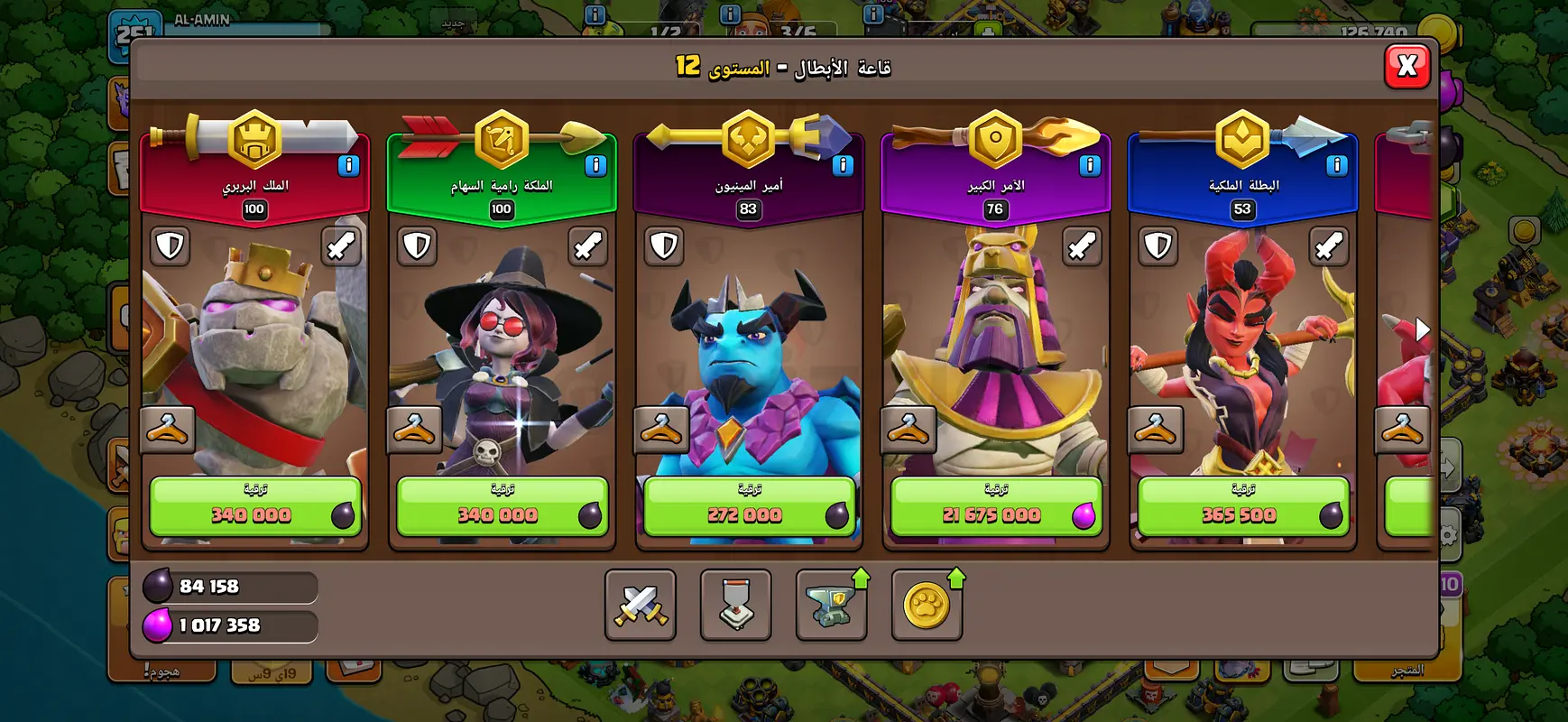Upgrade Barbarian King for 340 000 dark elixir
1568x722 pixels.
(255, 507)
